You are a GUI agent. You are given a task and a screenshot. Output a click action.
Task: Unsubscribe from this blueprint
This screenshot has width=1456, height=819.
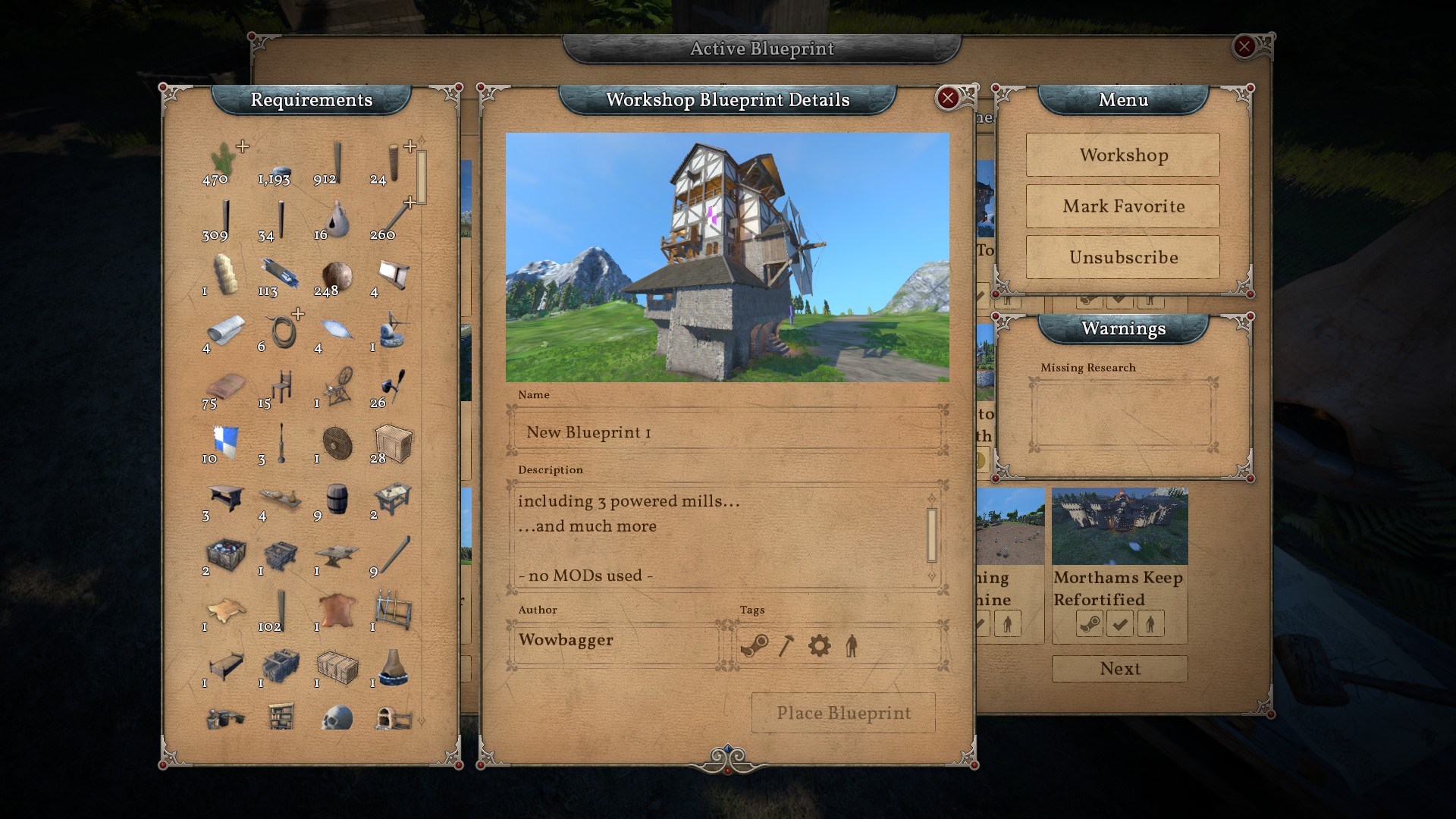tap(1122, 258)
